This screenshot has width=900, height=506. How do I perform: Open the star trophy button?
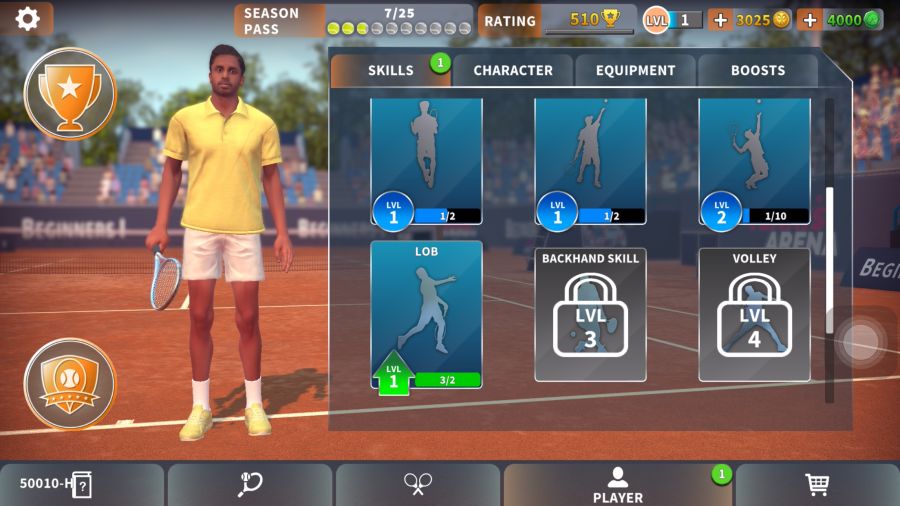[x=69, y=93]
